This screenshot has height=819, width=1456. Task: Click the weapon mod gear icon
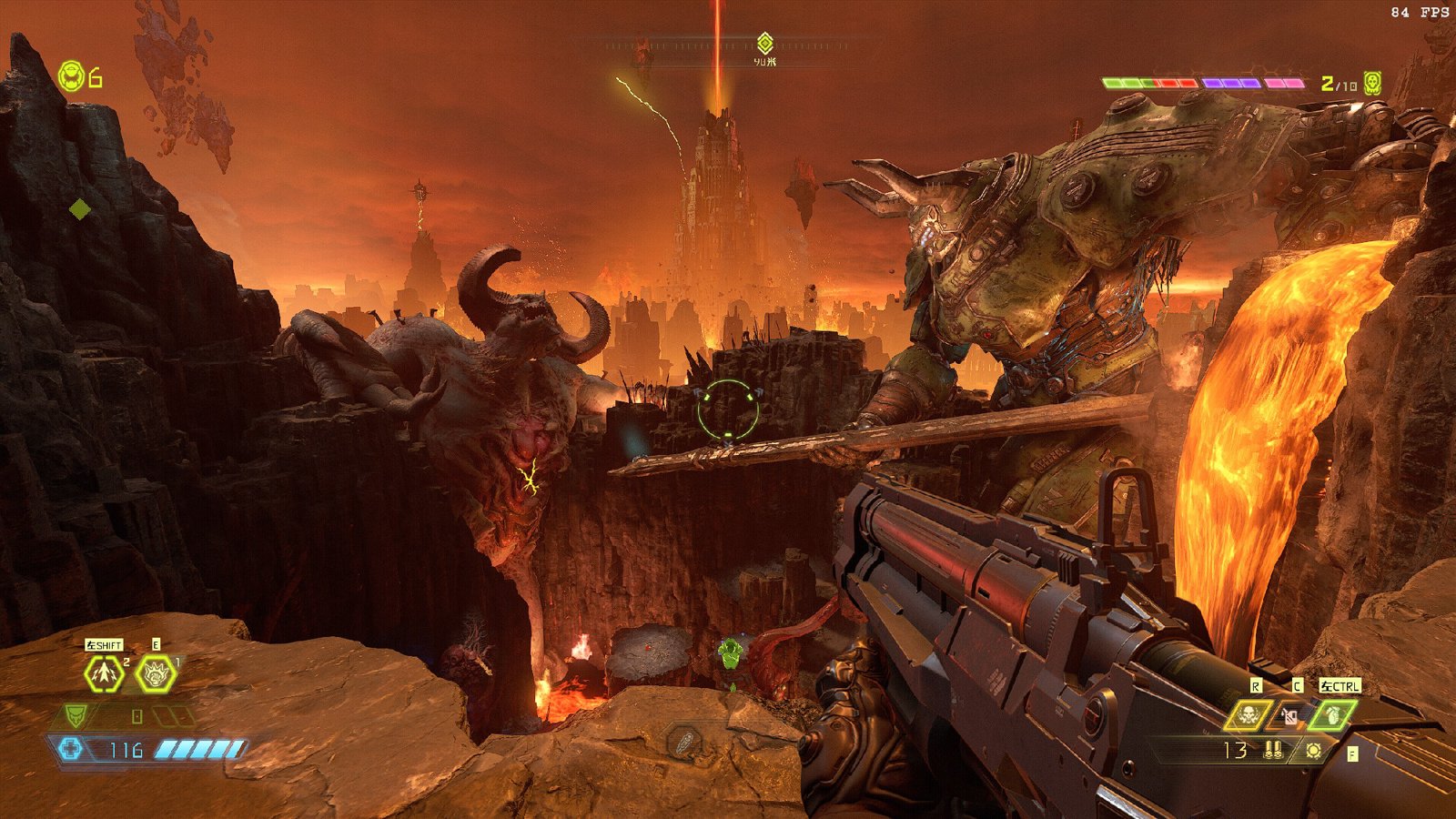1313,751
